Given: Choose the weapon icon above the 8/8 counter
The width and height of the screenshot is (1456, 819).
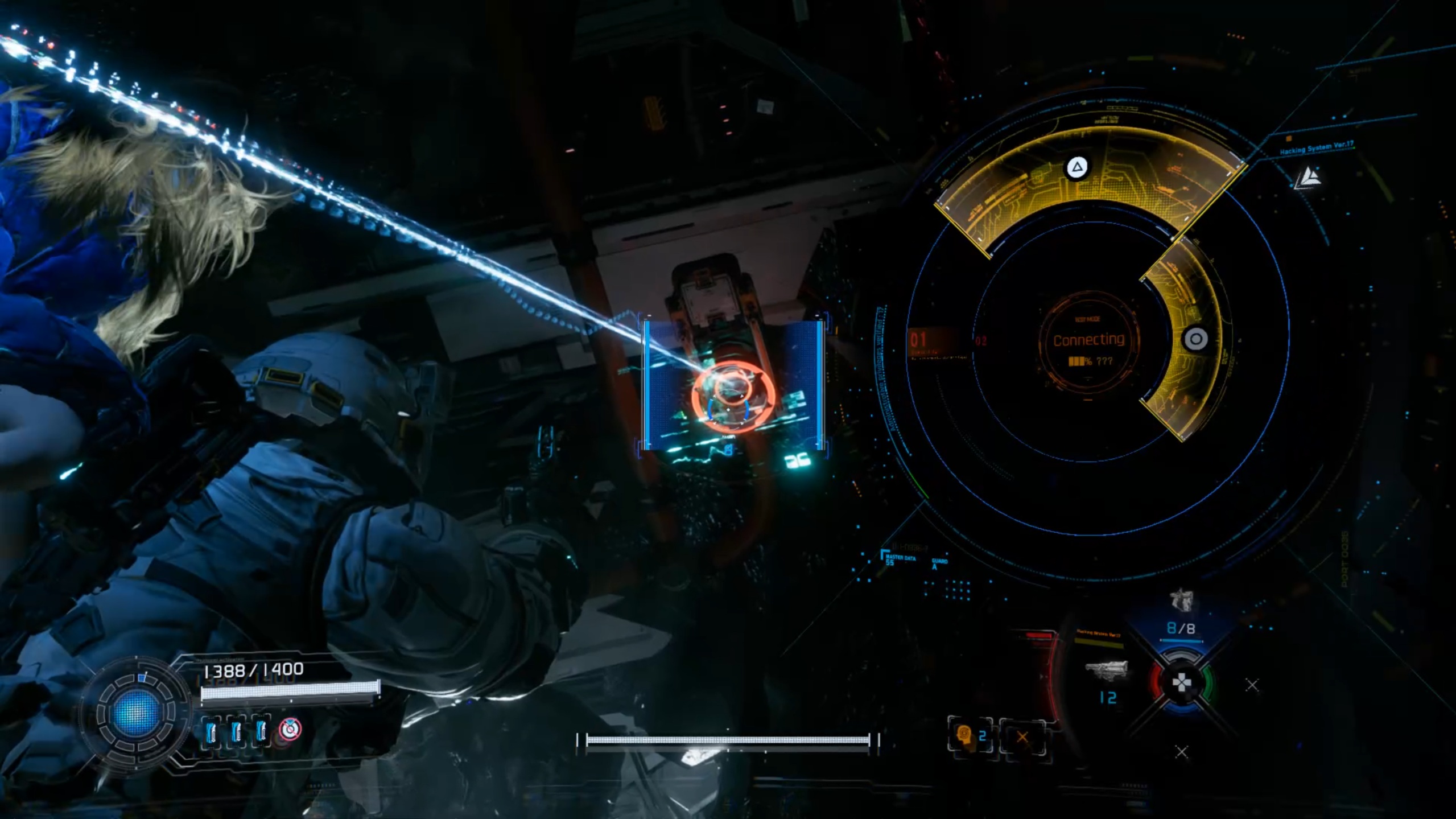Looking at the screenshot, I should coord(1181,600).
